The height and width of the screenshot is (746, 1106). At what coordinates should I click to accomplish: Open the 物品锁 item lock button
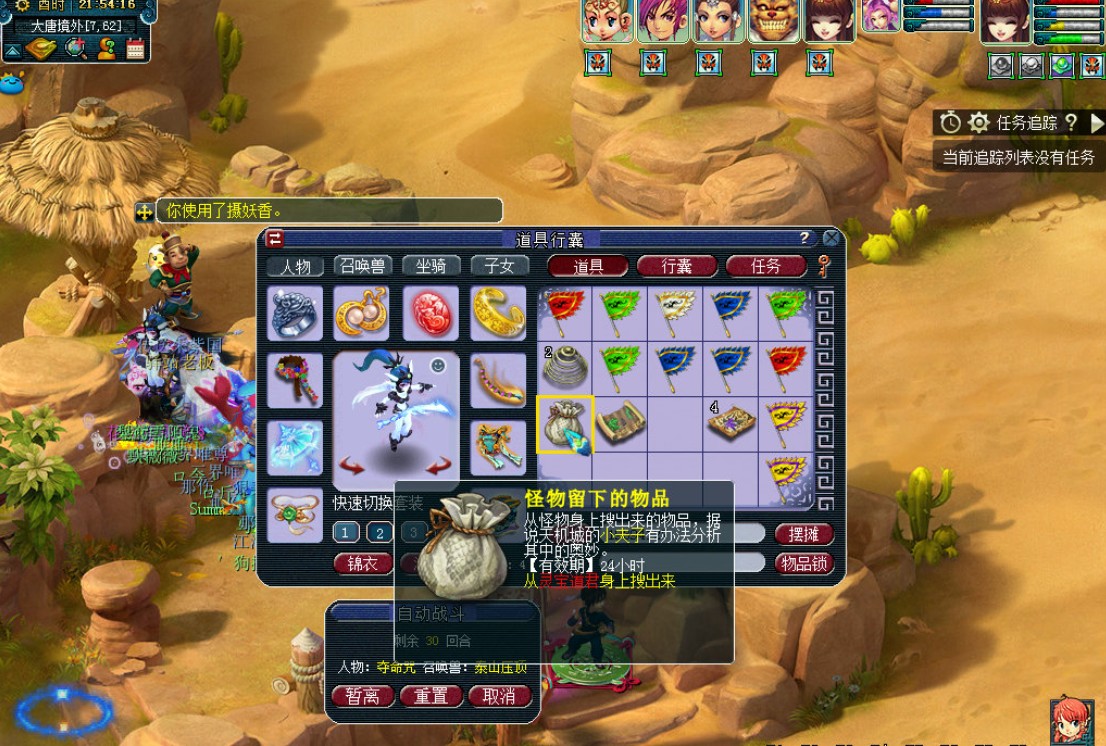click(804, 564)
